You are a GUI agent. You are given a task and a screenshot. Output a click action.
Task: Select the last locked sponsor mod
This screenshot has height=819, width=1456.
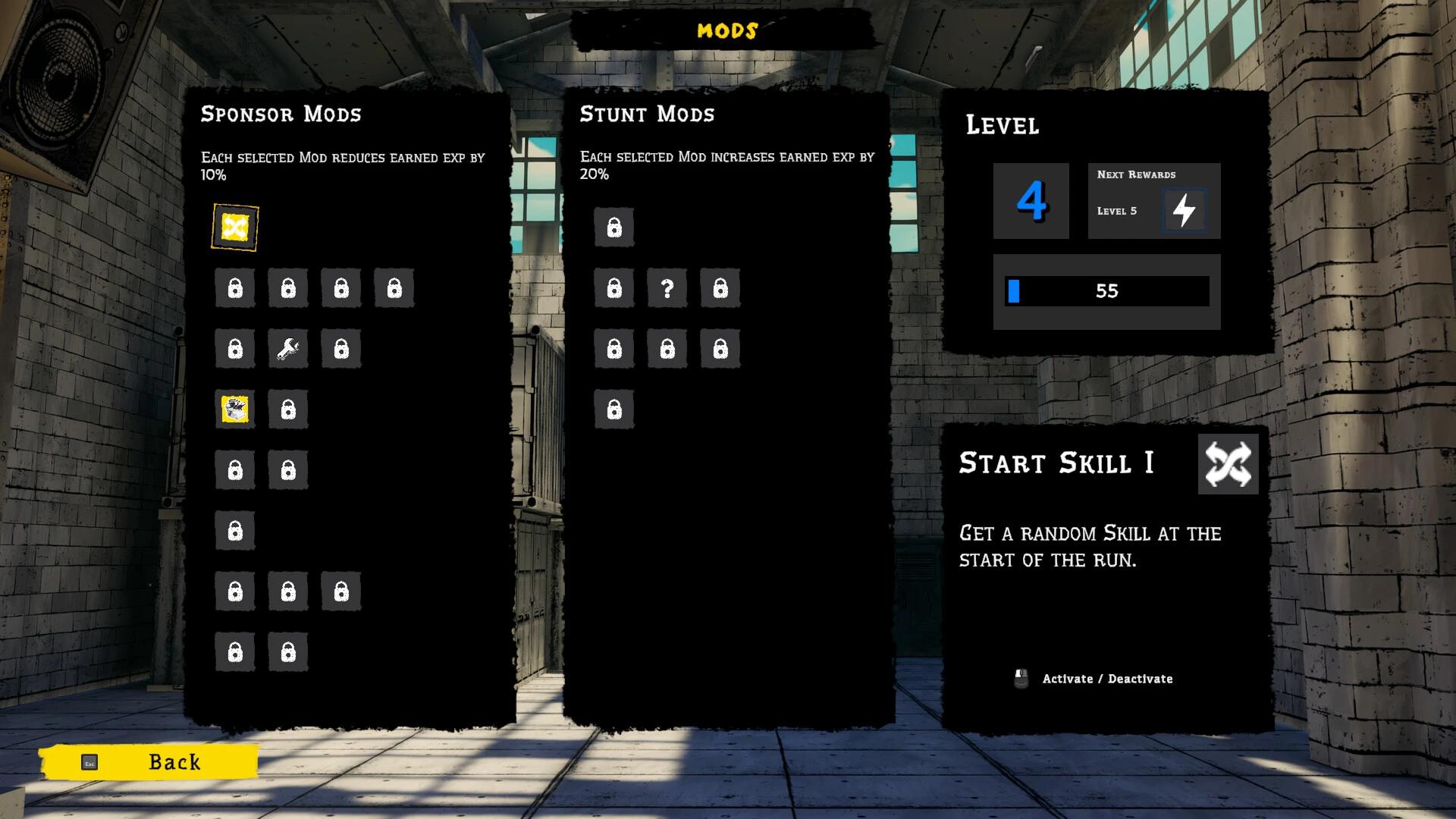click(288, 651)
